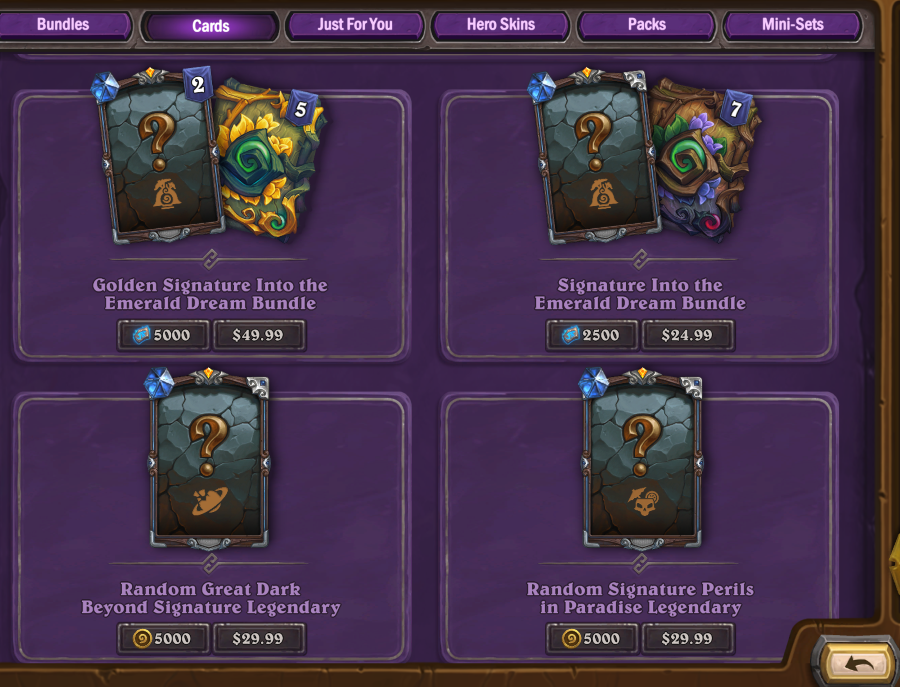
Task: Switch to the Packs tab
Action: 646,25
